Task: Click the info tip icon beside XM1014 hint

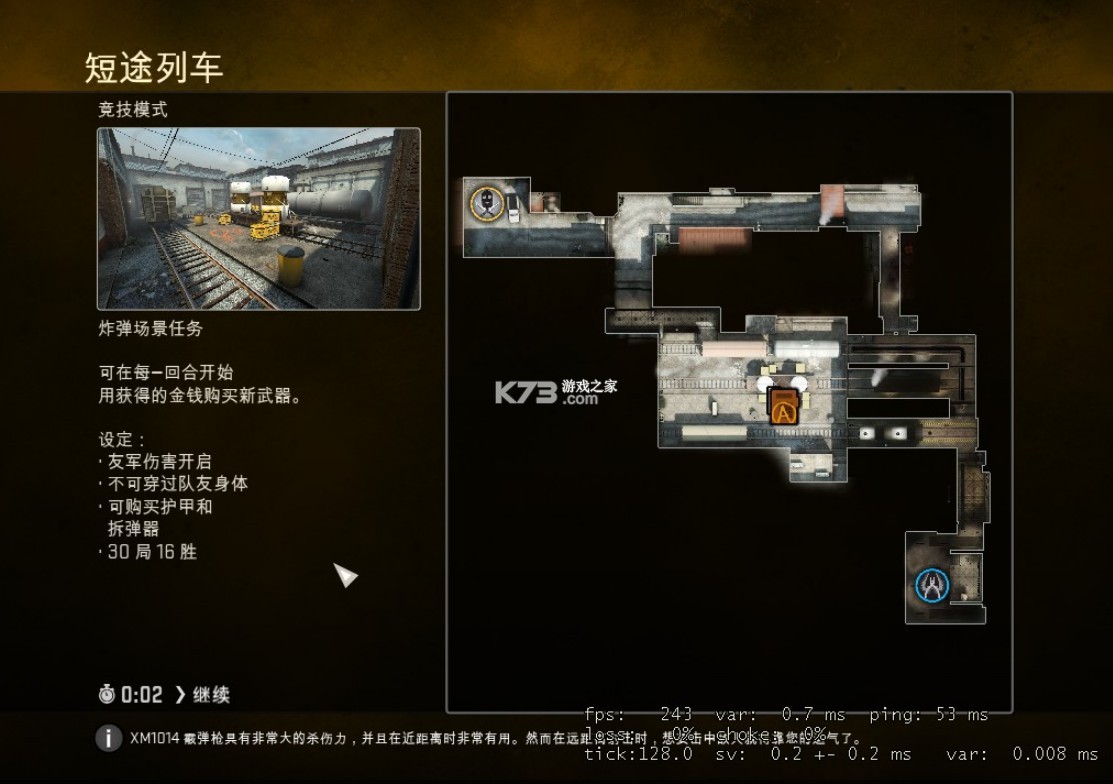Action: click(x=109, y=739)
